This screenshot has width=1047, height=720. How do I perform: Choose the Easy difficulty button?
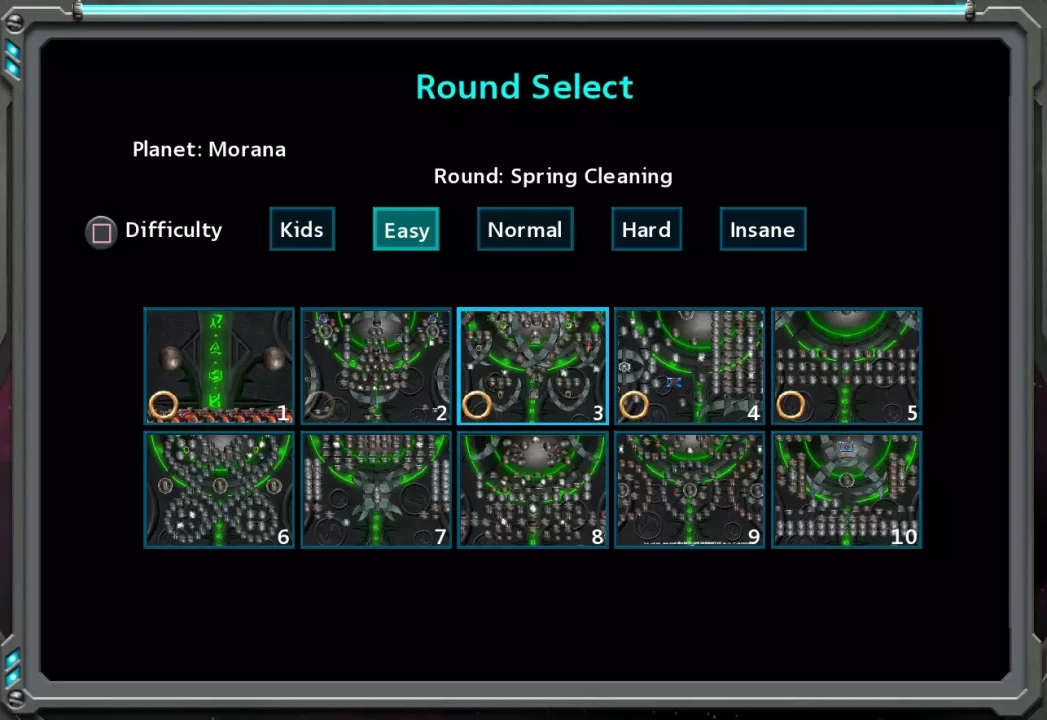click(x=406, y=229)
